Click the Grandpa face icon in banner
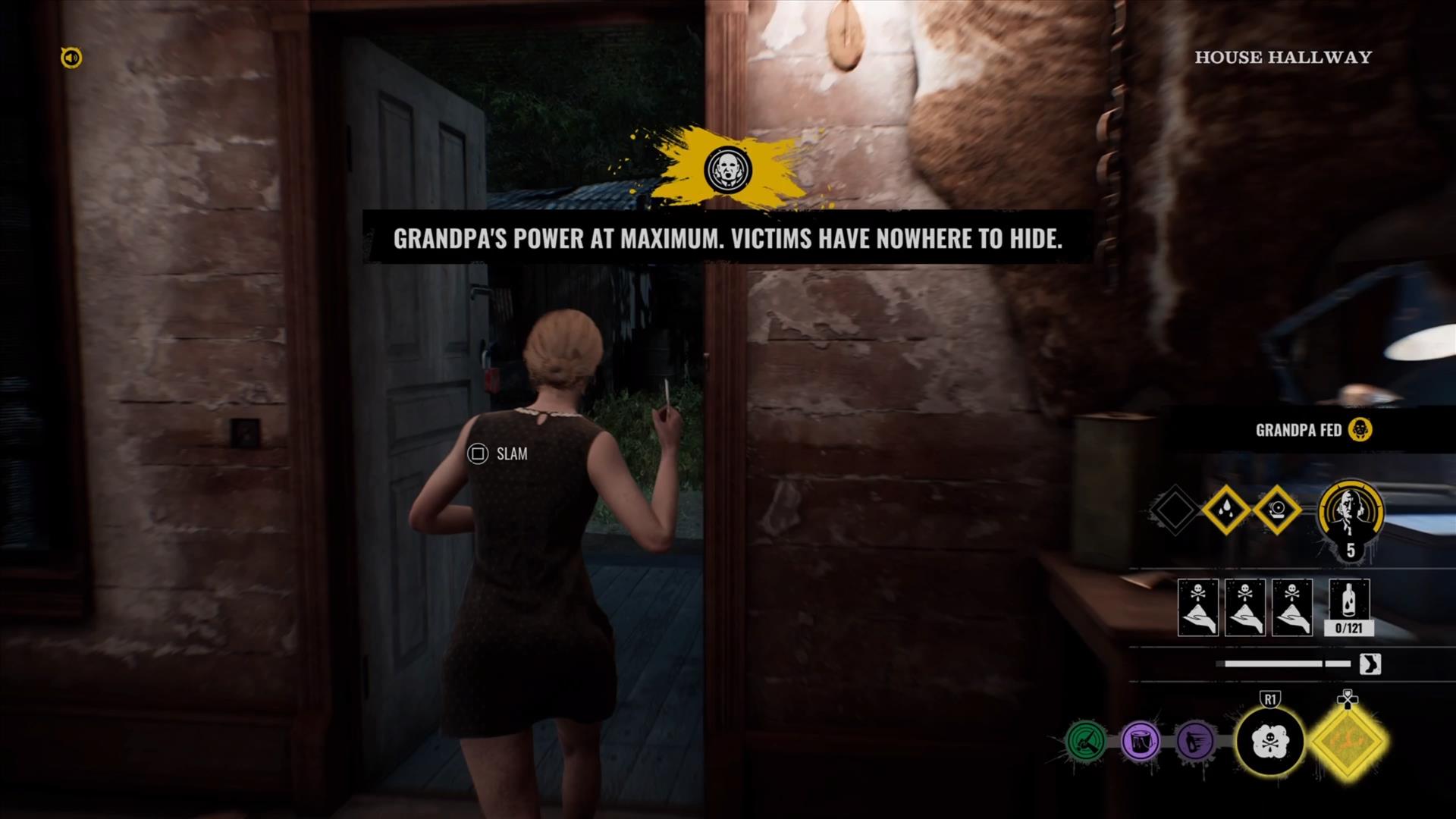This screenshot has height=819, width=1456. 727,169
